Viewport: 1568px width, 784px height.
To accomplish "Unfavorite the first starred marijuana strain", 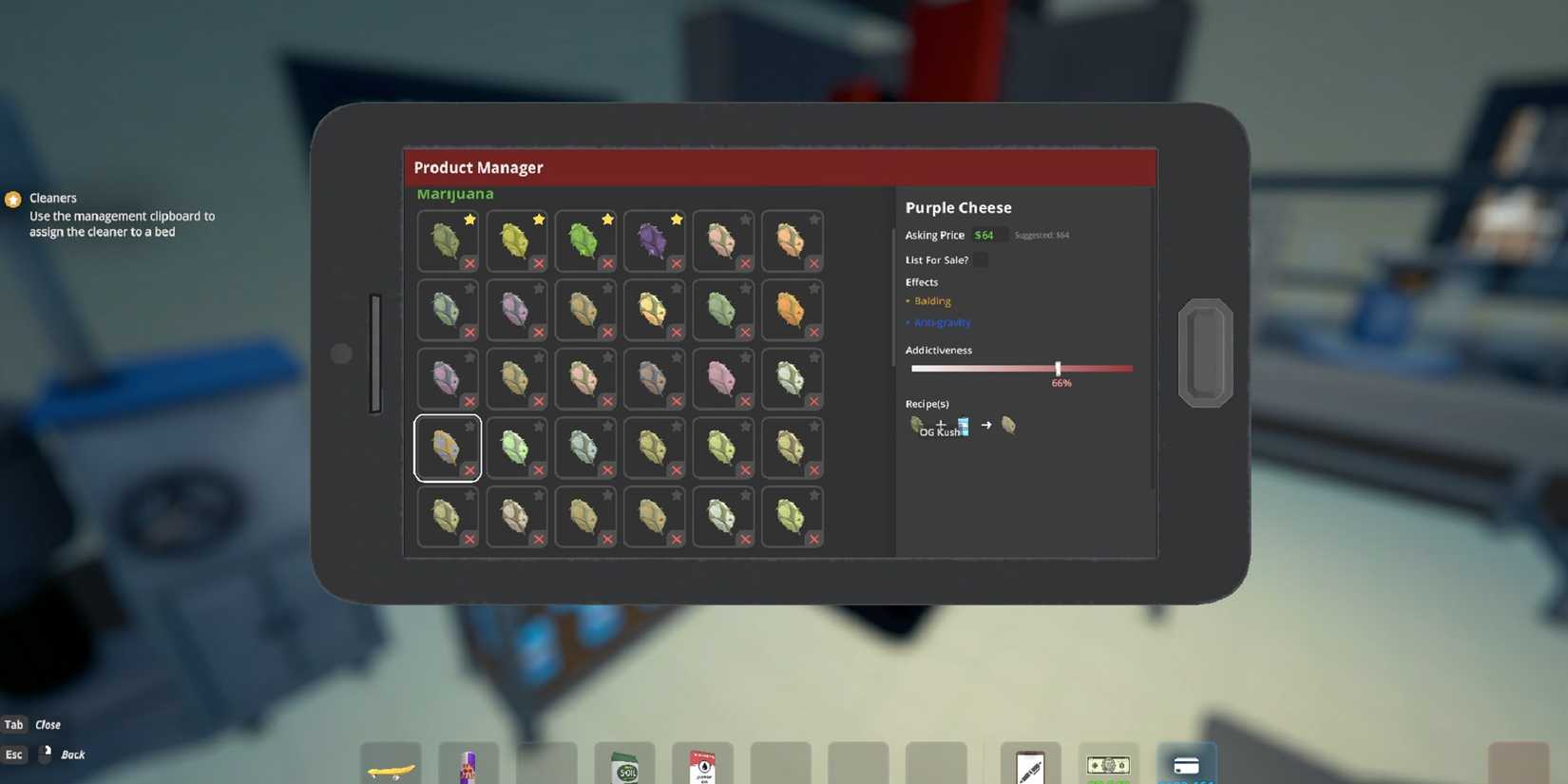I will [468, 220].
